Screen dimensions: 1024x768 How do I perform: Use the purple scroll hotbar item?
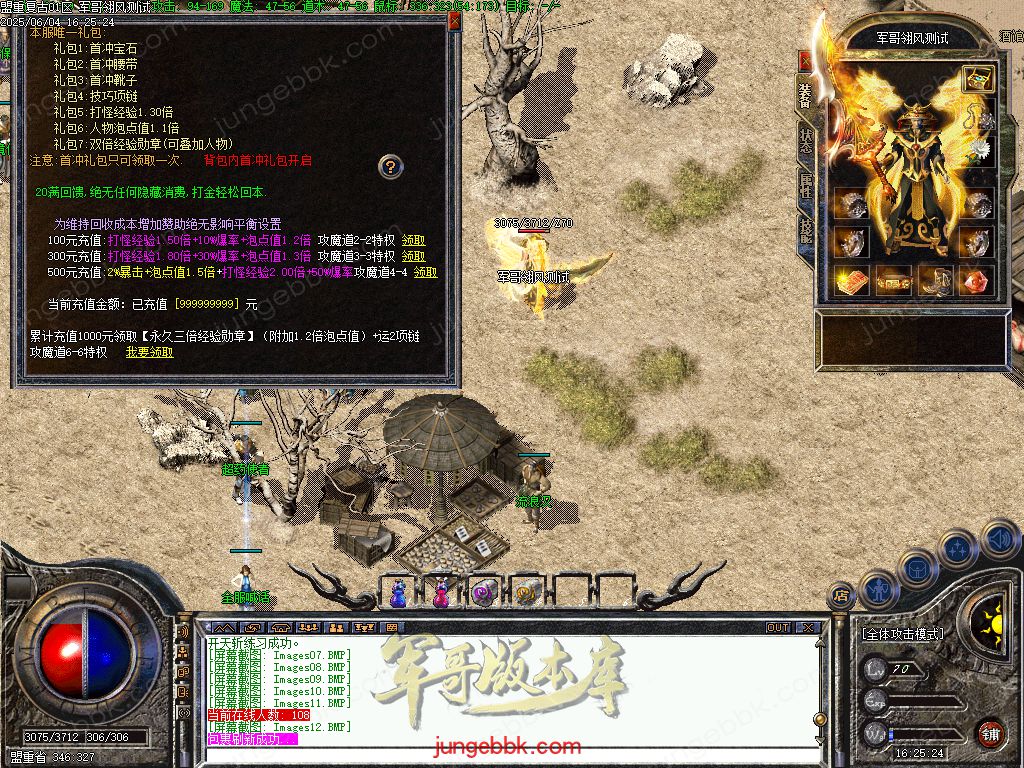tap(484, 593)
